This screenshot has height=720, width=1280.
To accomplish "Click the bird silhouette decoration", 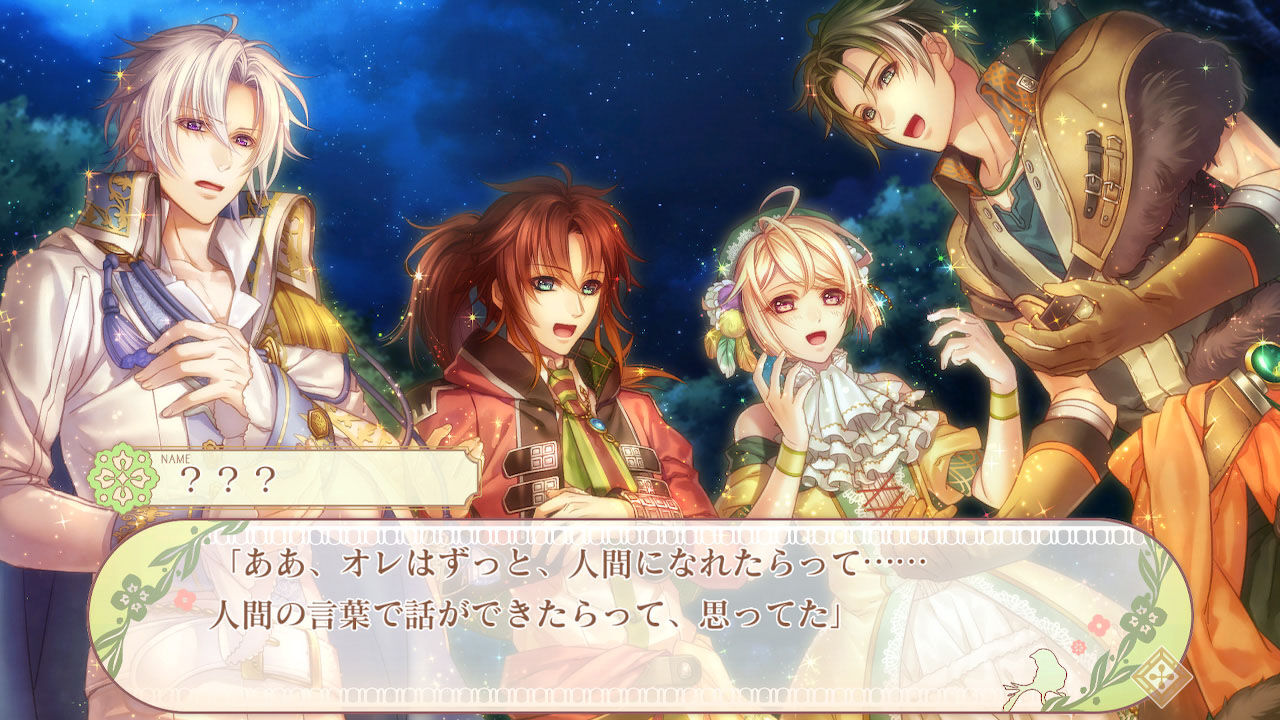I will [1045, 673].
